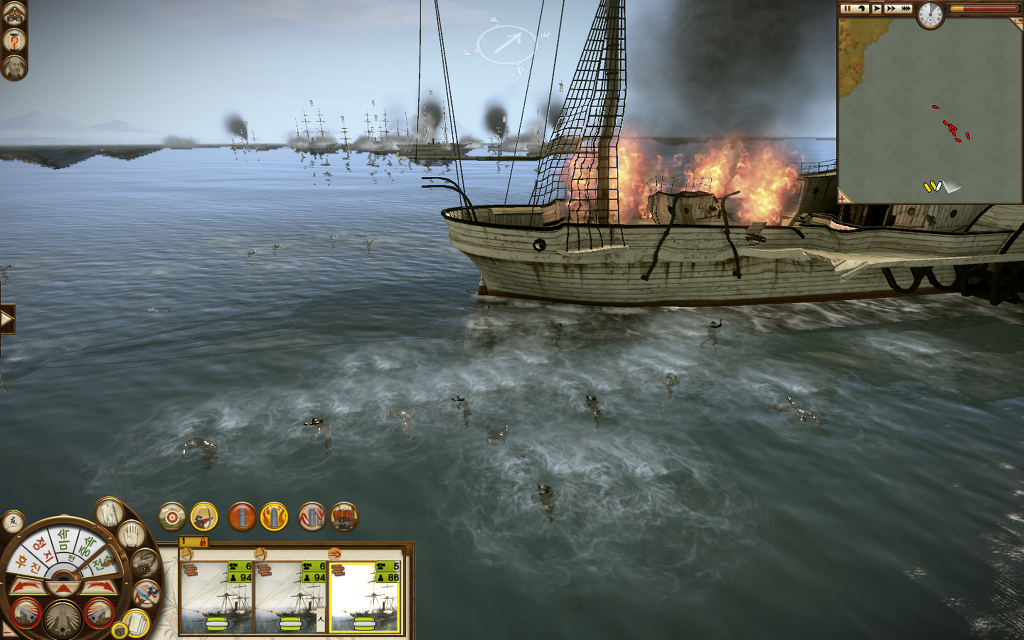Set battle speed to double fast-forward
Screen dimensions: 1024x640
click(x=890, y=8)
